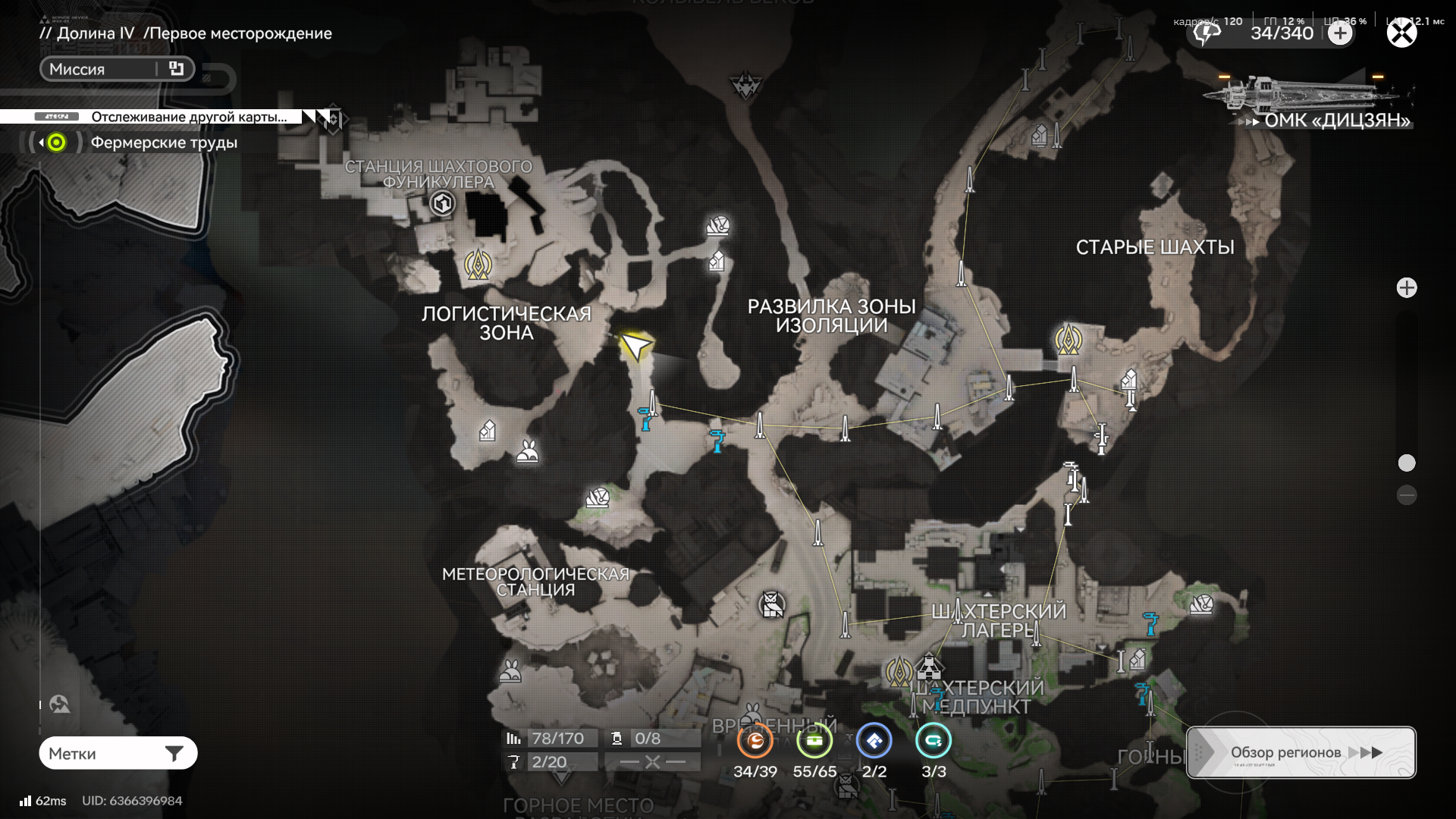The image size is (1456, 819).
Task: Close the map with the X button
Action: click(x=1401, y=33)
